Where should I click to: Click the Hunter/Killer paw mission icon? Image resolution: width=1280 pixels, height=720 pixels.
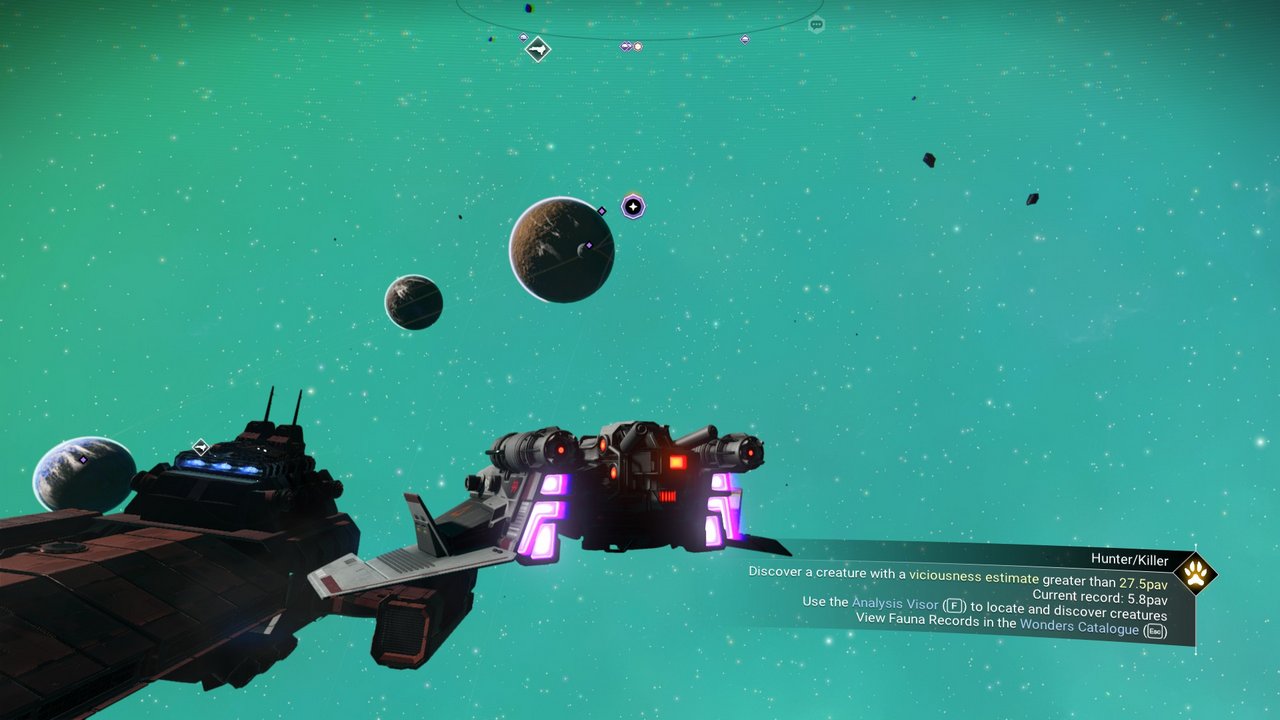coord(1194,574)
